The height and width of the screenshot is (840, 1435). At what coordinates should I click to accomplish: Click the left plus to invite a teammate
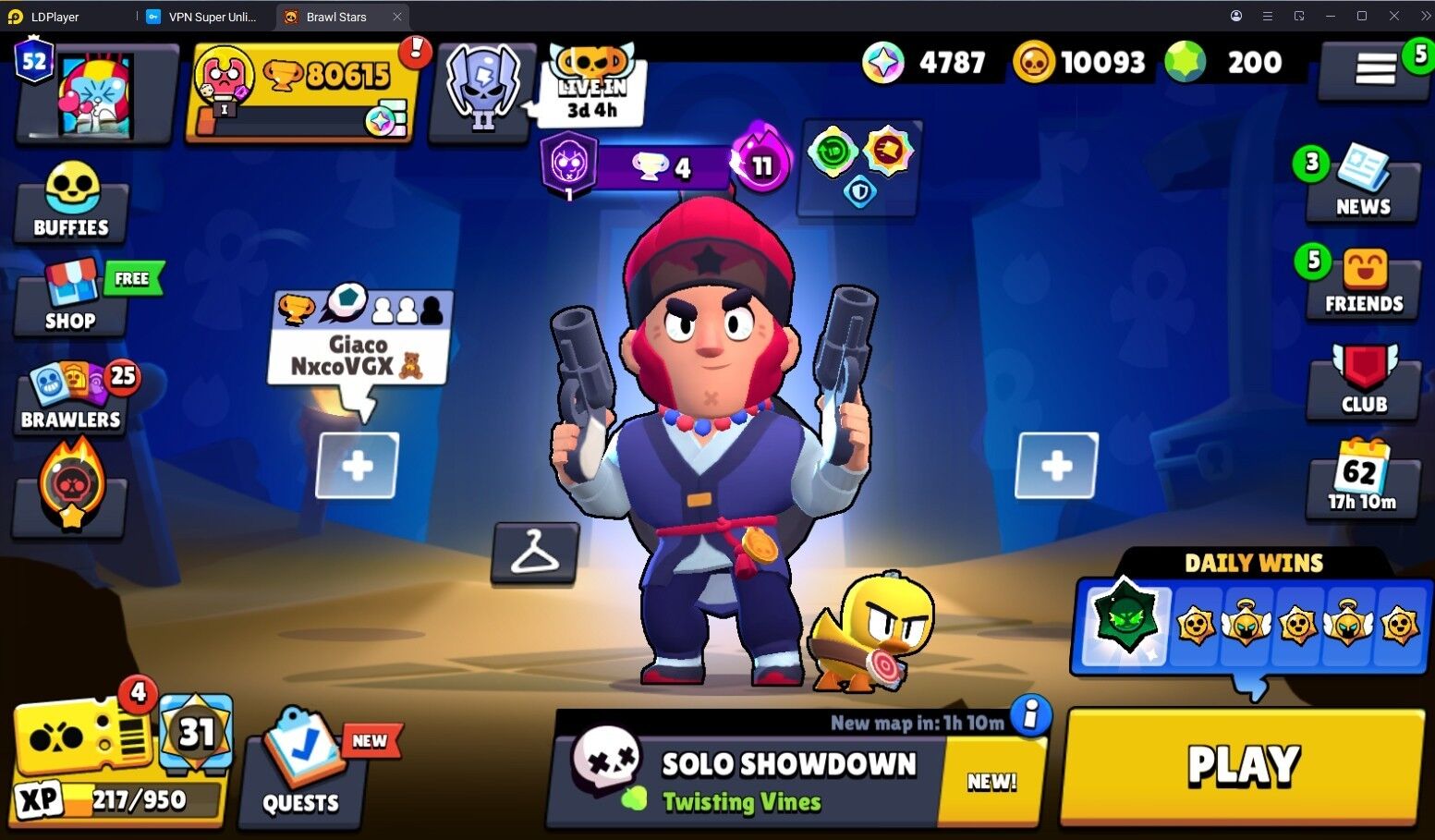point(356,466)
